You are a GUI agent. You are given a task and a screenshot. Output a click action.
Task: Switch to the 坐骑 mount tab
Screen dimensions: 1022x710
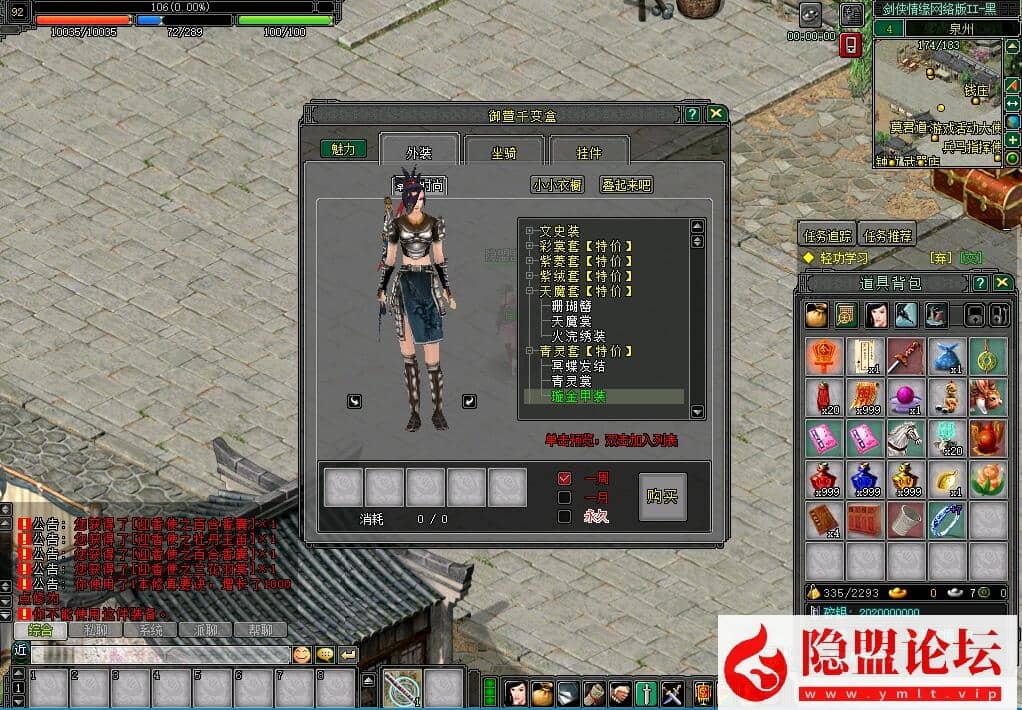(x=503, y=153)
